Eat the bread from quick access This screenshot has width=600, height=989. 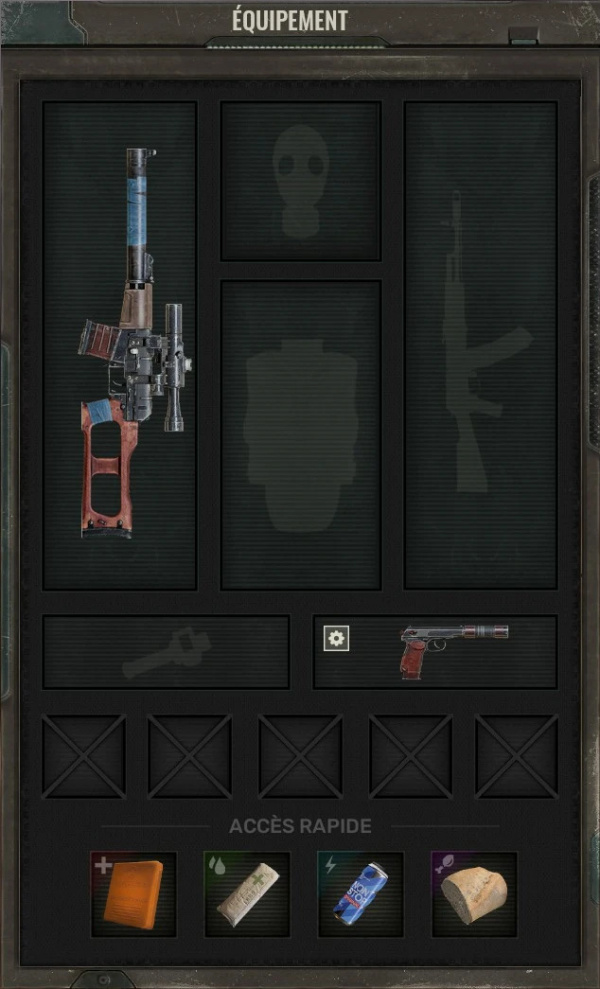click(x=474, y=894)
